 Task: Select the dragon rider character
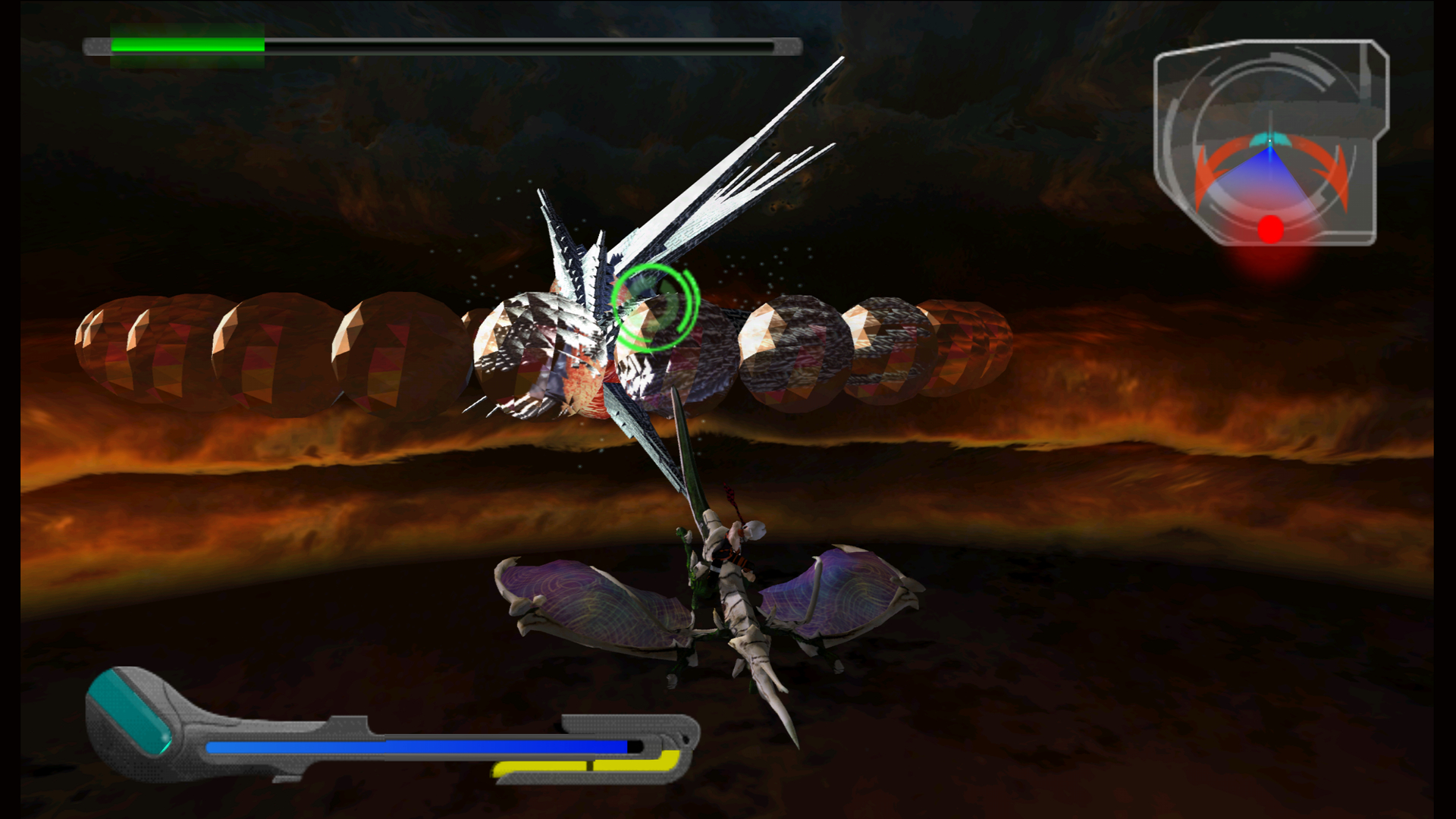[x=728, y=546]
